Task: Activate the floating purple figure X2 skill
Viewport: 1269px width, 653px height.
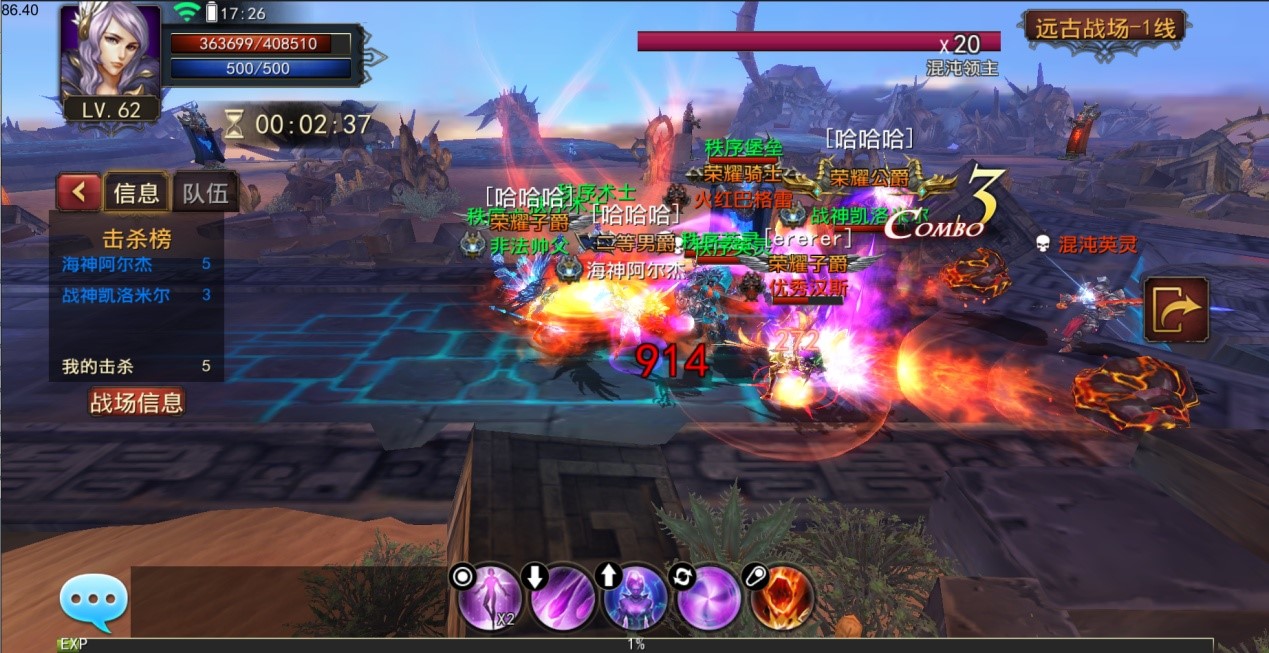Action: [x=490, y=599]
